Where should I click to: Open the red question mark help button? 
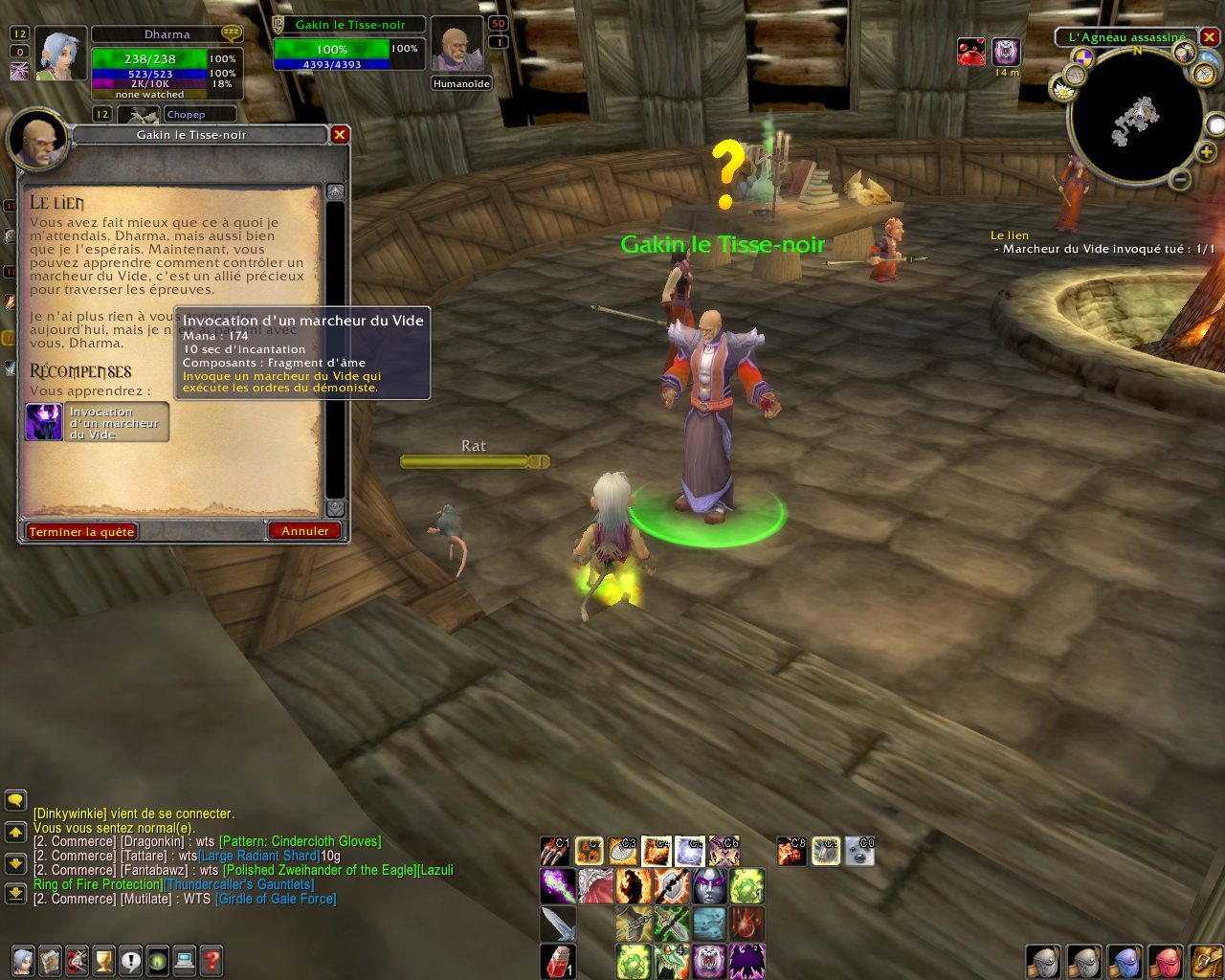tap(212, 959)
